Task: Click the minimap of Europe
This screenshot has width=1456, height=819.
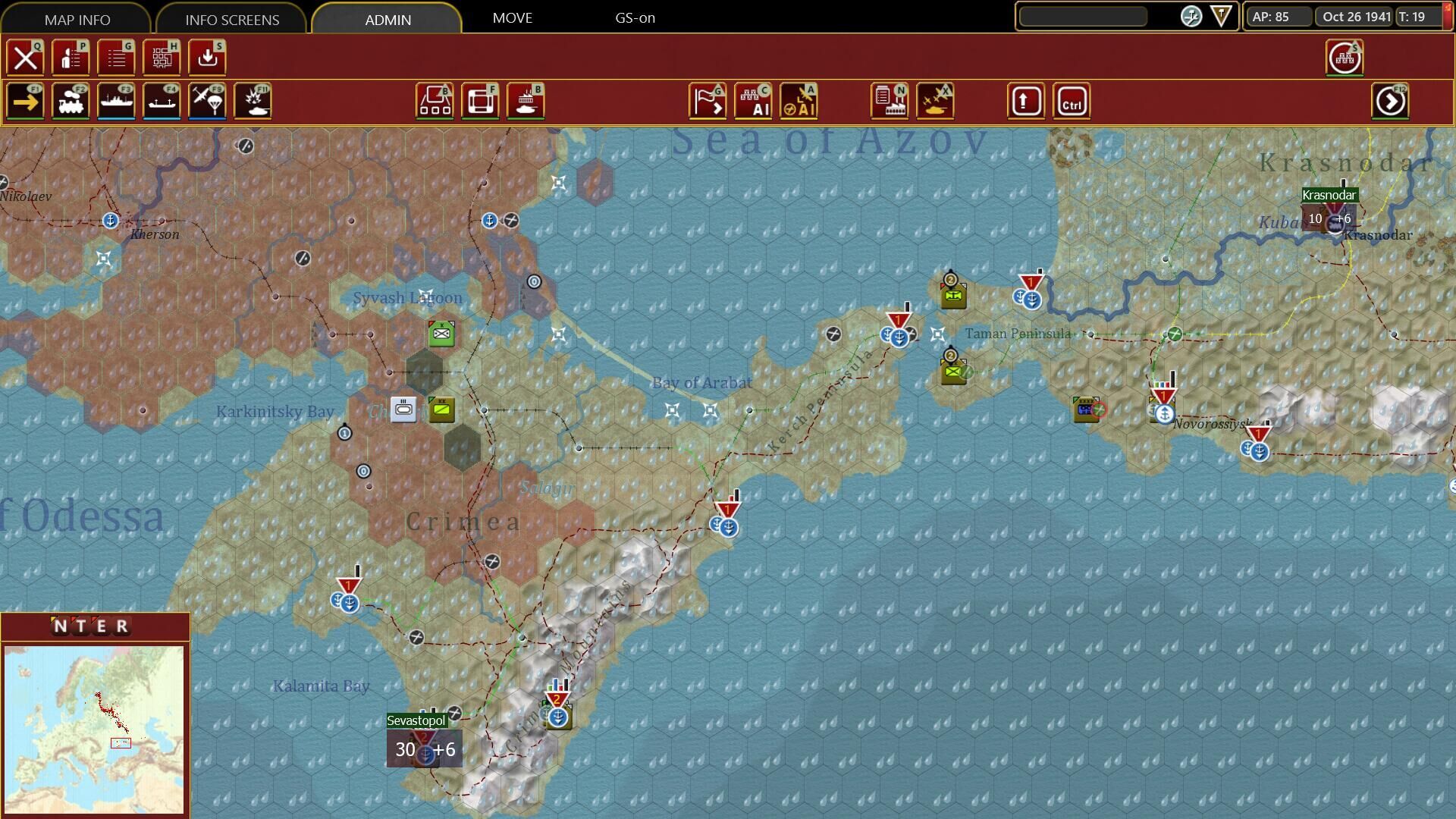Action: coord(94,729)
